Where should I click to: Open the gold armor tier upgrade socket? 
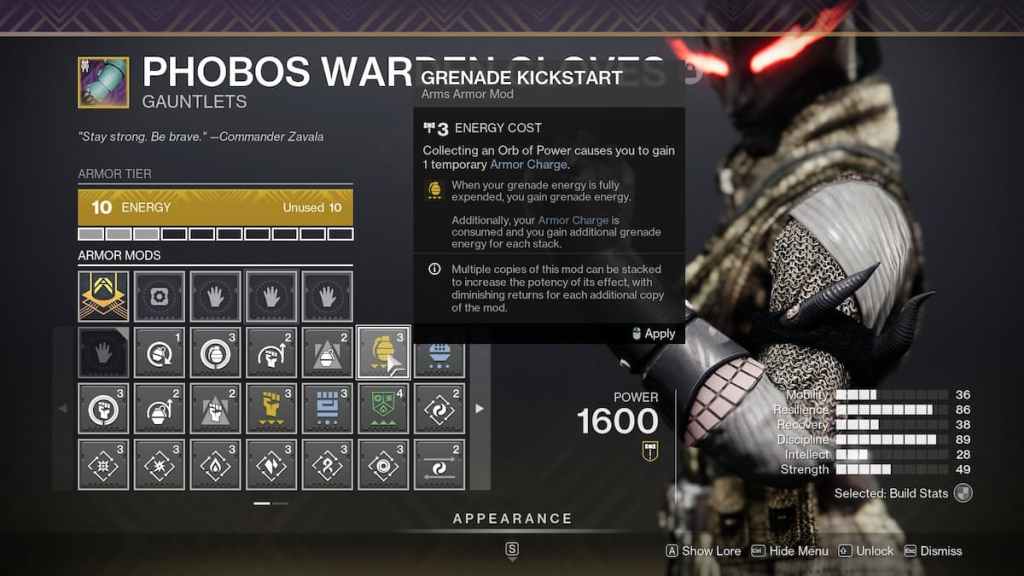coord(103,296)
